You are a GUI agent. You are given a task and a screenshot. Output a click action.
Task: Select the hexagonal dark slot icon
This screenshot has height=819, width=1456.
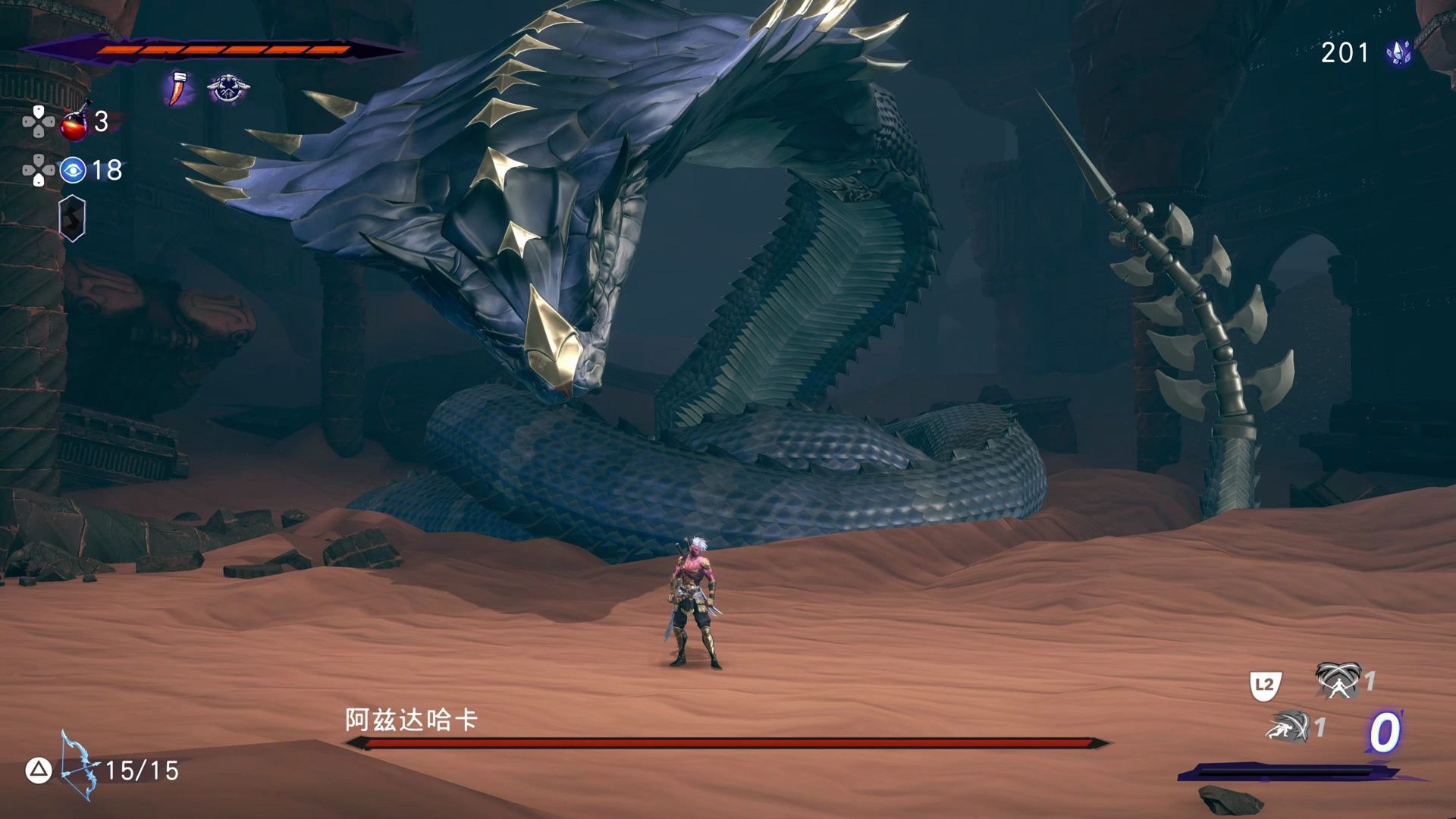click(x=73, y=218)
